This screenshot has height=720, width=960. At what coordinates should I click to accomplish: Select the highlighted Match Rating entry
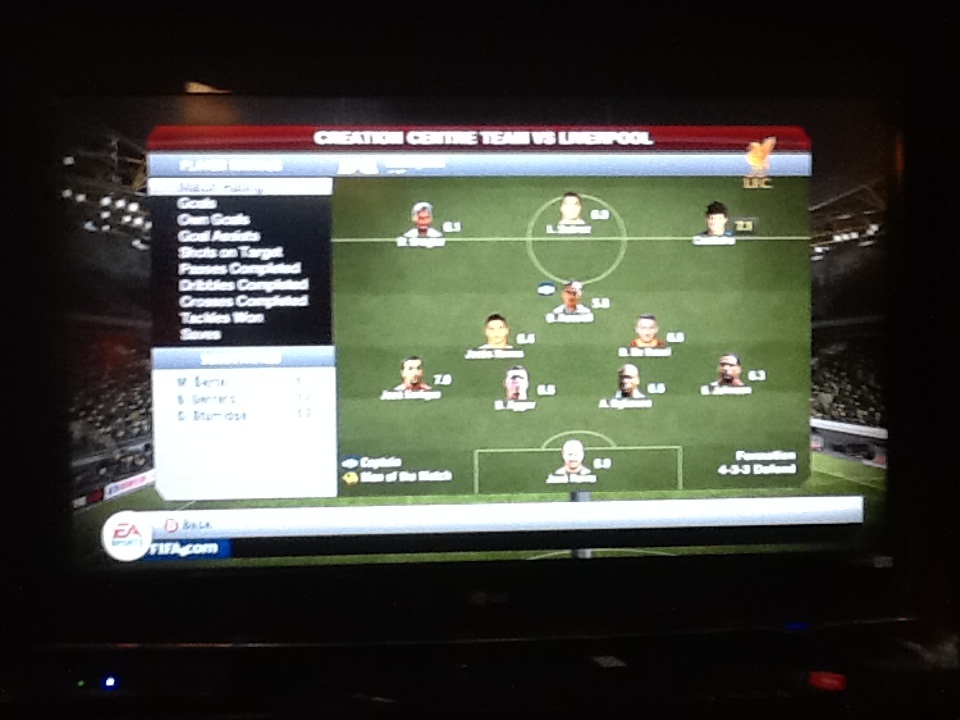click(238, 187)
